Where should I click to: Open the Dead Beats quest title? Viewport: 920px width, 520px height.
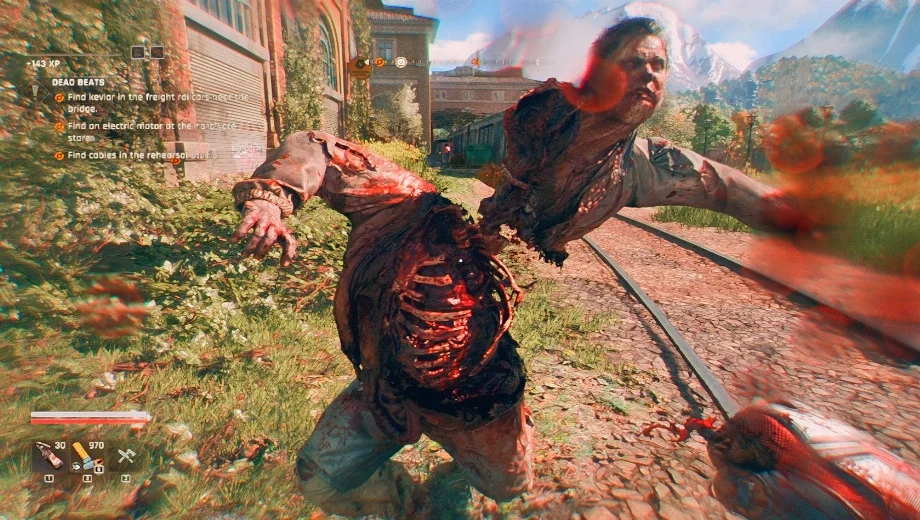tap(78, 82)
